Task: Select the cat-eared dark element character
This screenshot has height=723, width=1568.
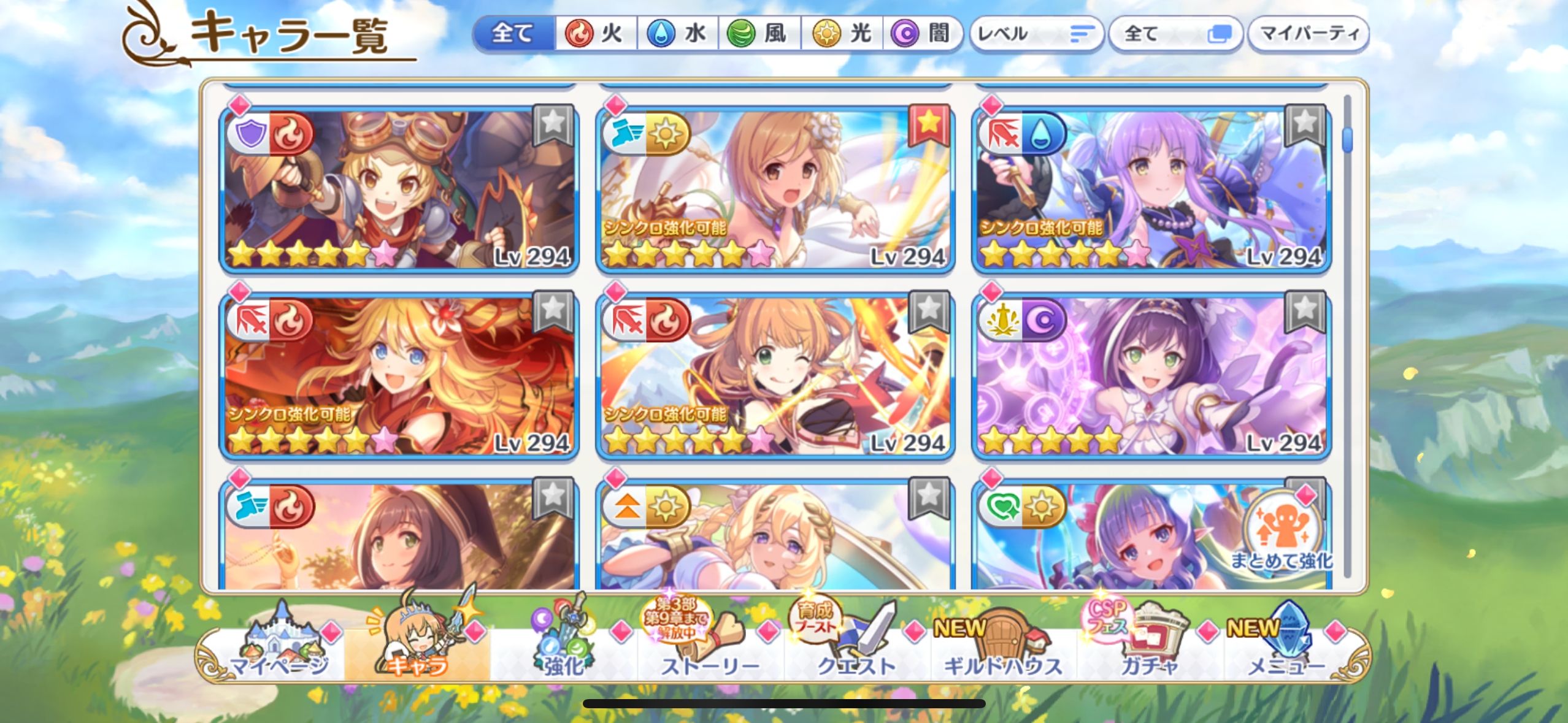Action: coord(1151,376)
